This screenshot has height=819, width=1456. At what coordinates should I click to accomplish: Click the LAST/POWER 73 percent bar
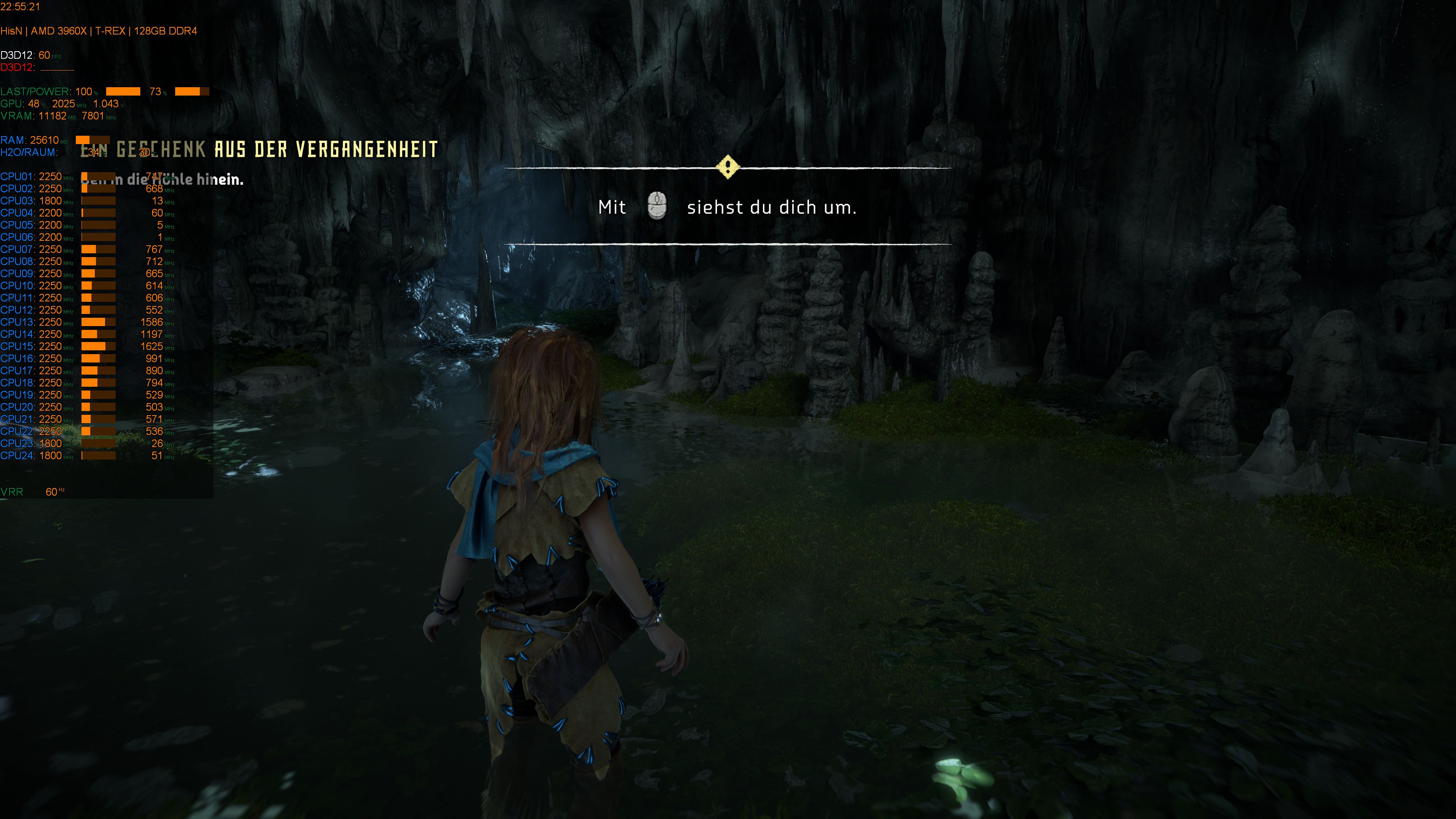click(192, 91)
